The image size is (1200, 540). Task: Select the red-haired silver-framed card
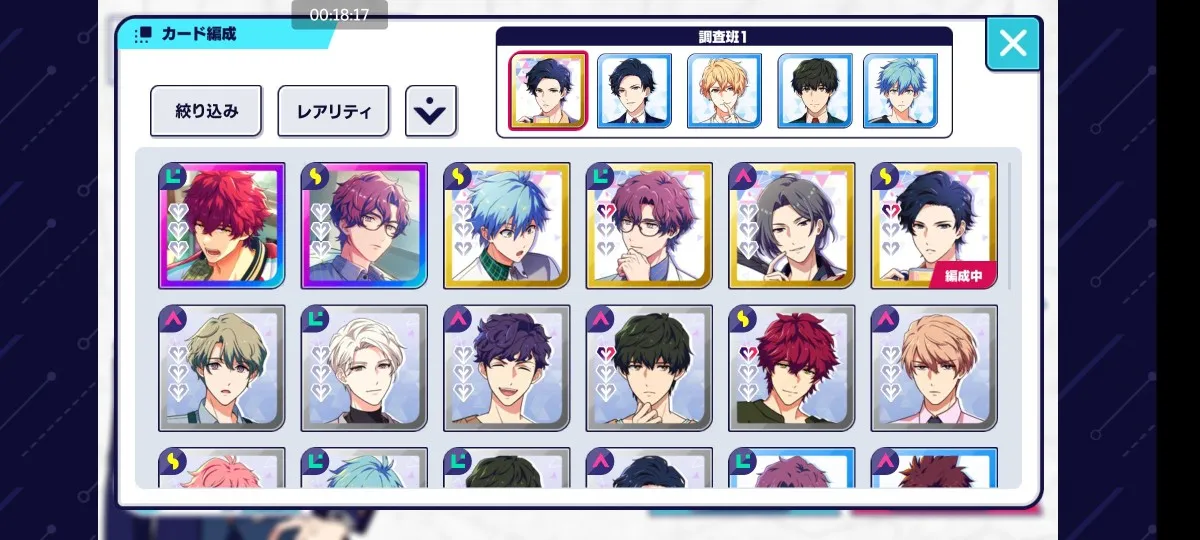(x=791, y=368)
